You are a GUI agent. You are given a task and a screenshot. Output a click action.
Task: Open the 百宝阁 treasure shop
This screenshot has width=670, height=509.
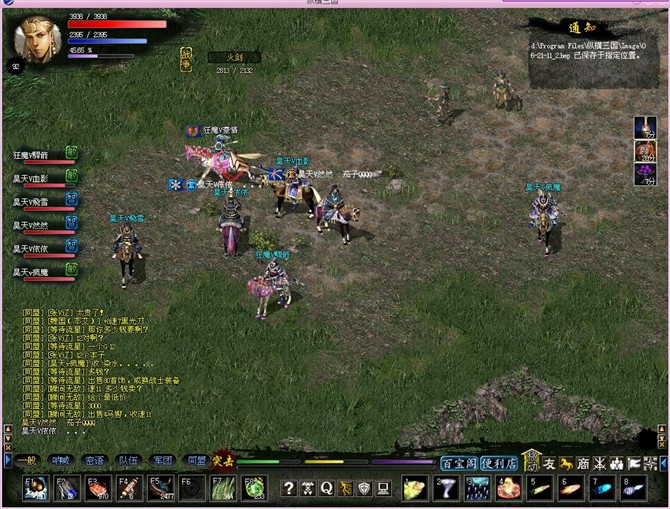(x=458, y=463)
